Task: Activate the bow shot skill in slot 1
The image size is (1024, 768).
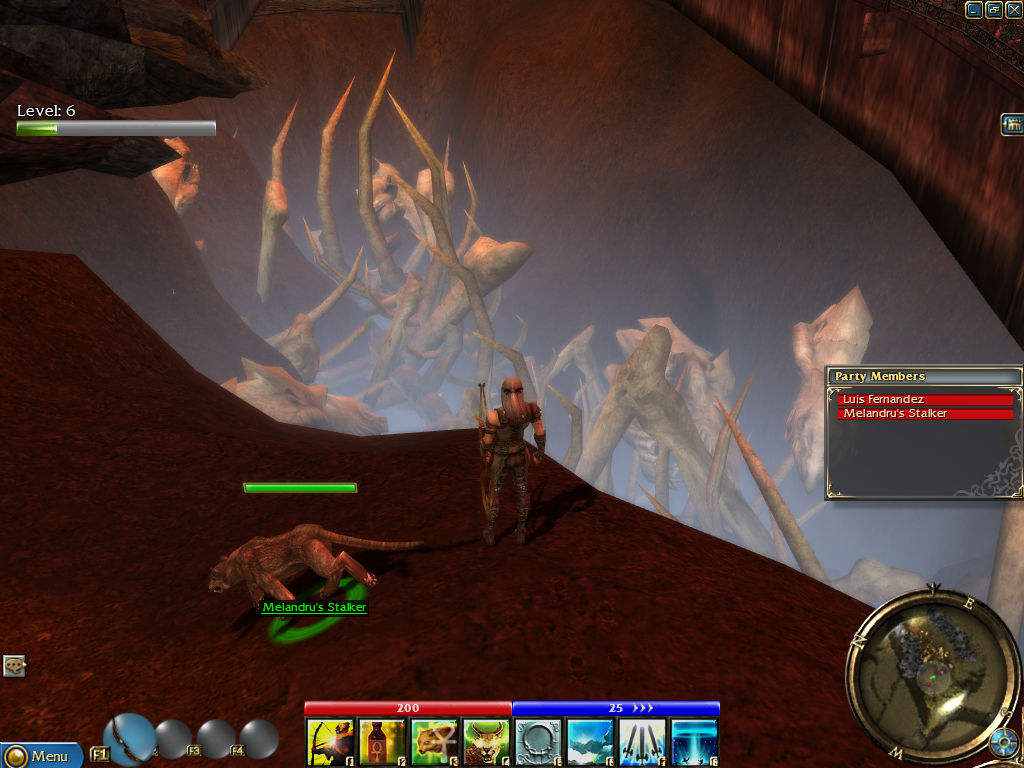Action: pos(330,742)
